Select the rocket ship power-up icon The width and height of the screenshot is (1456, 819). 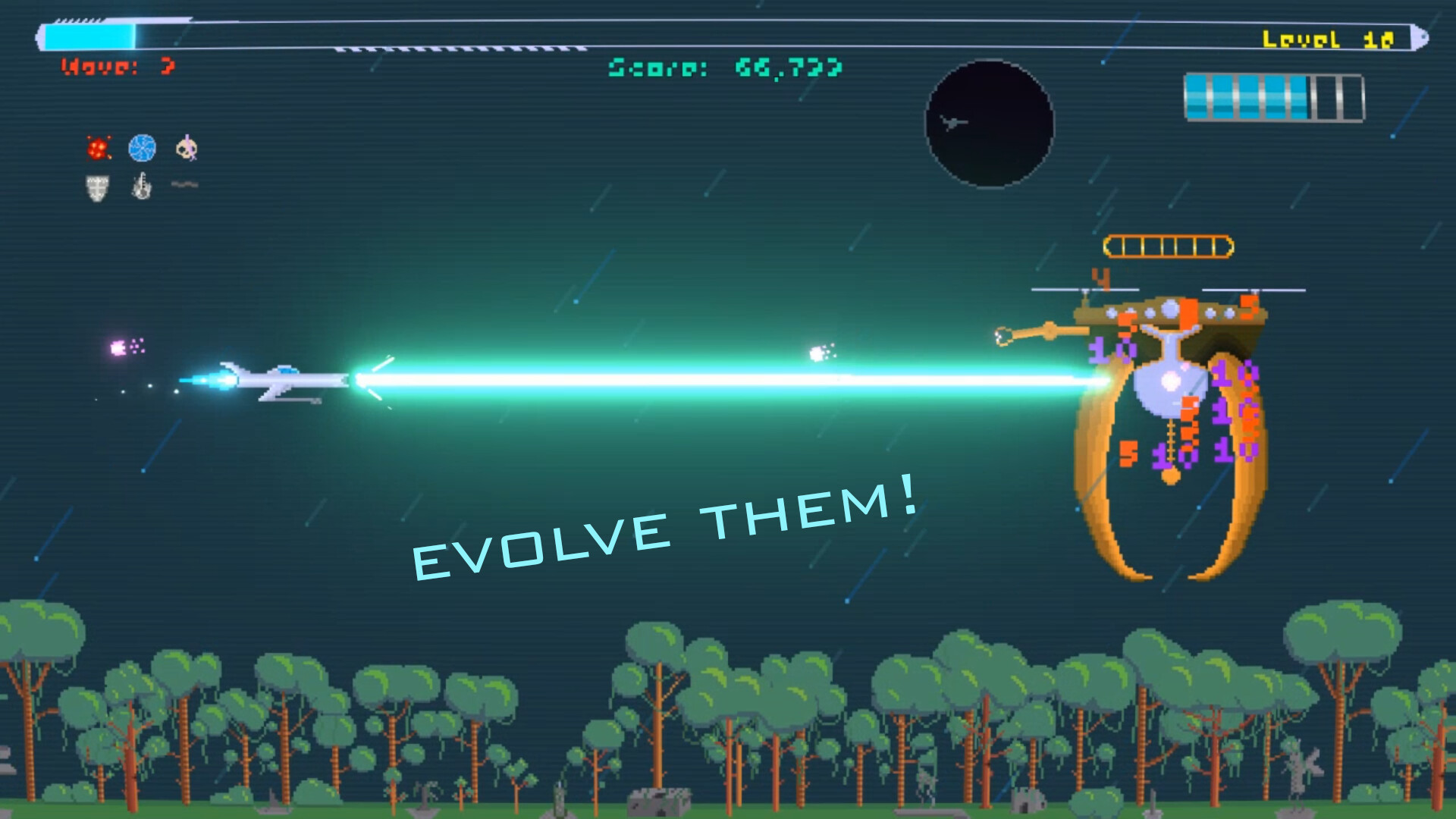coord(140,184)
